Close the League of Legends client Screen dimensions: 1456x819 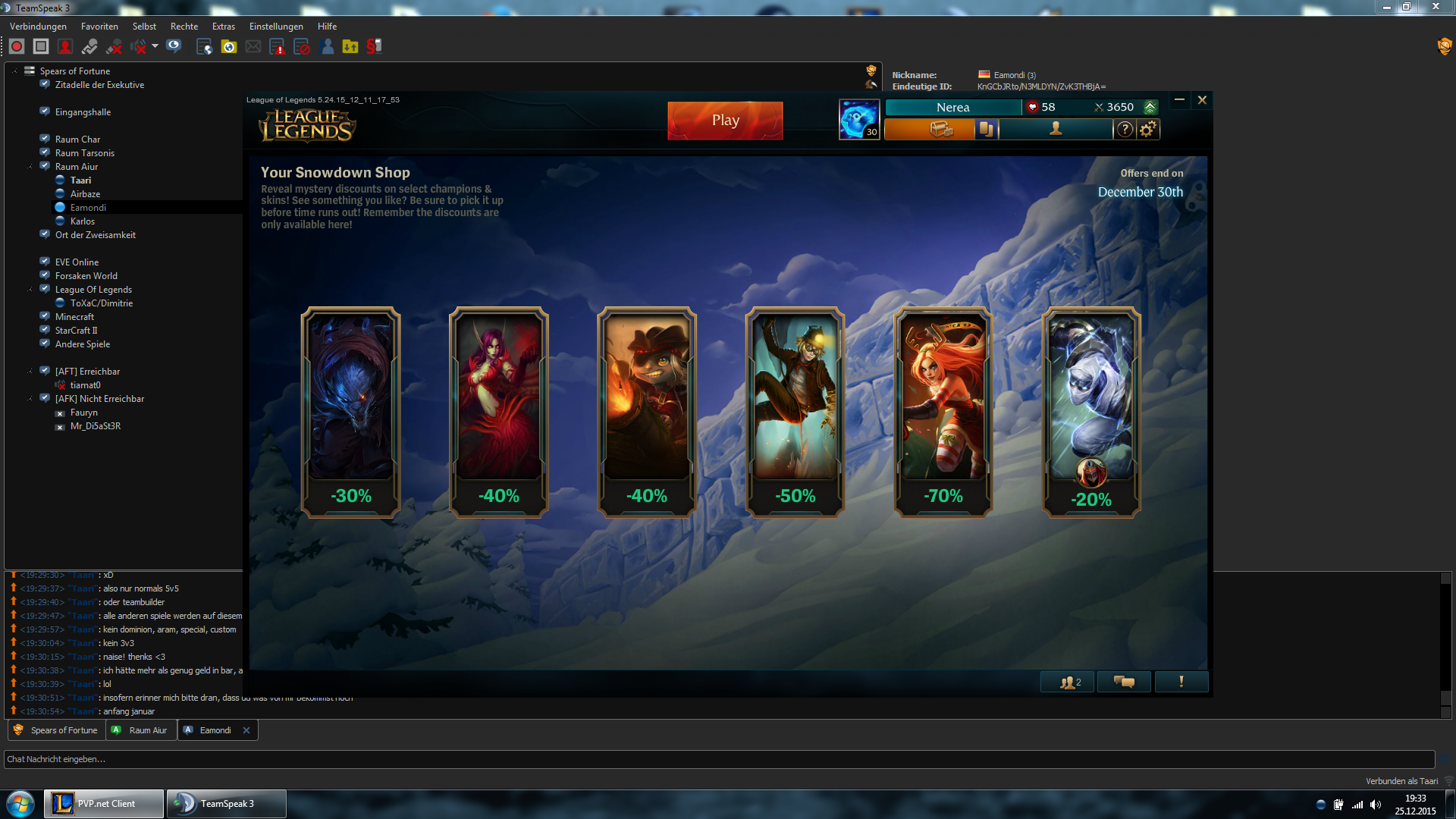1202,100
